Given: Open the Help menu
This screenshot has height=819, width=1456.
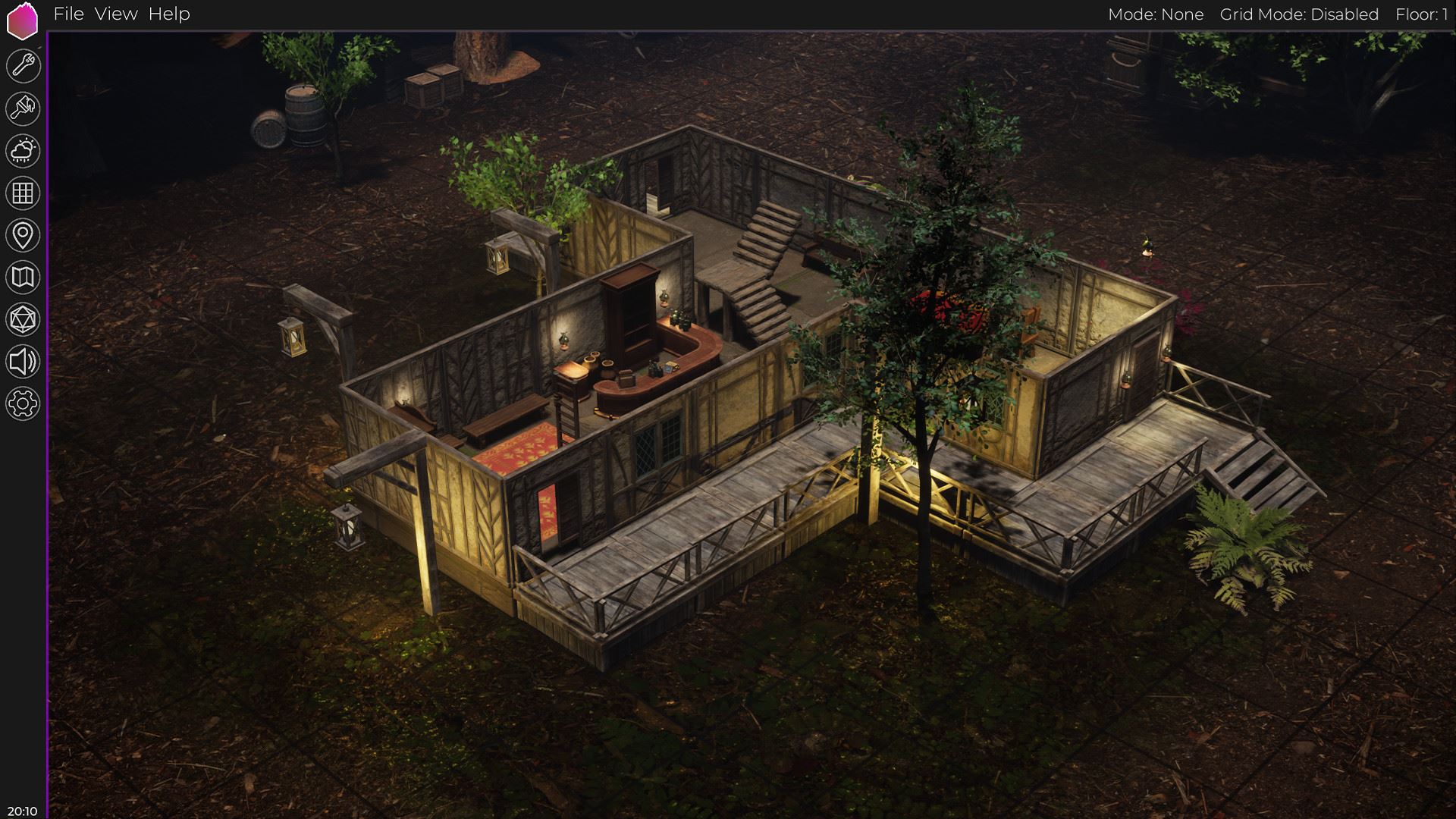Looking at the screenshot, I should tap(169, 14).
